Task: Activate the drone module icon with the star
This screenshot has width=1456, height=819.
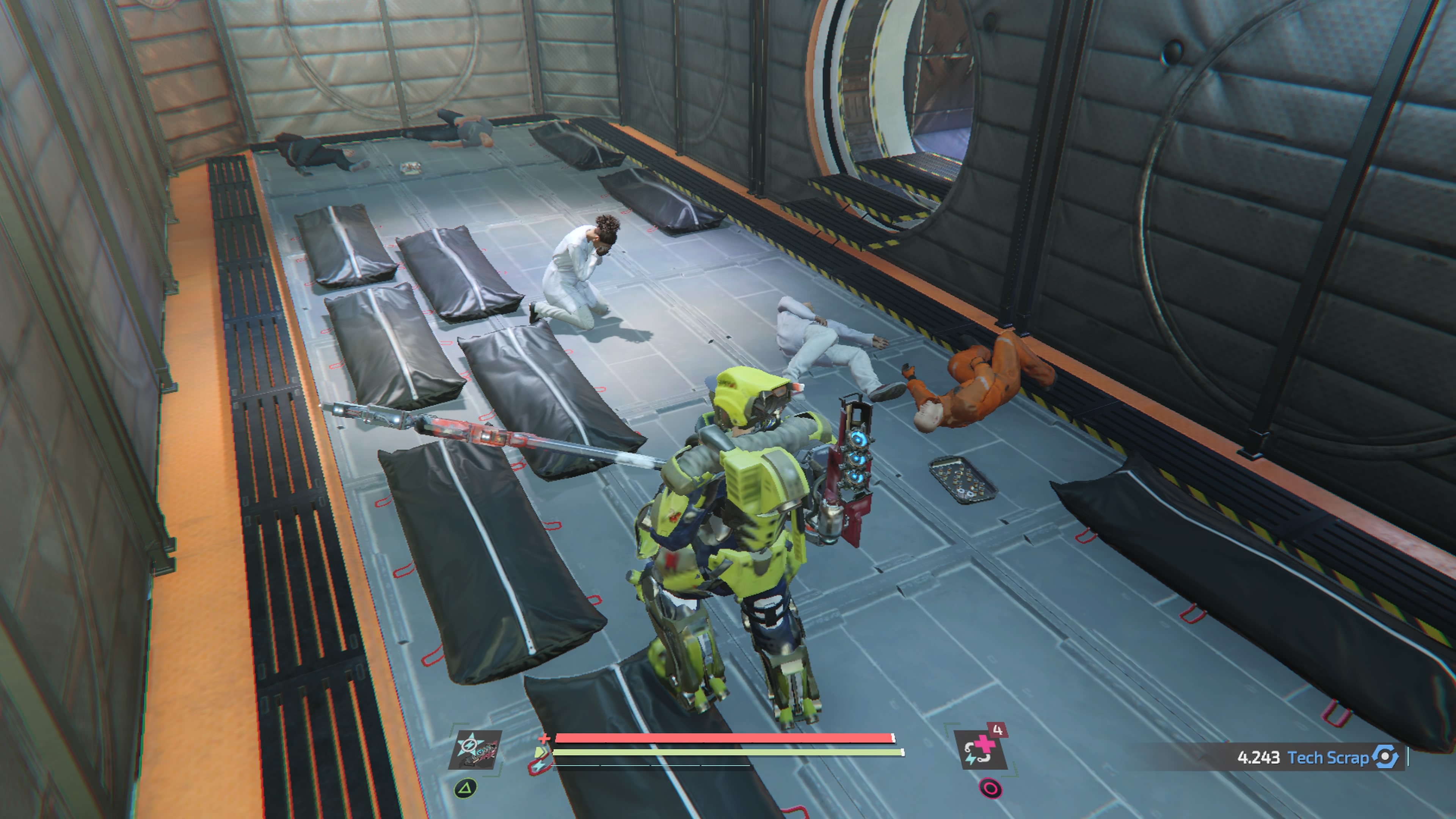Action: [x=475, y=750]
